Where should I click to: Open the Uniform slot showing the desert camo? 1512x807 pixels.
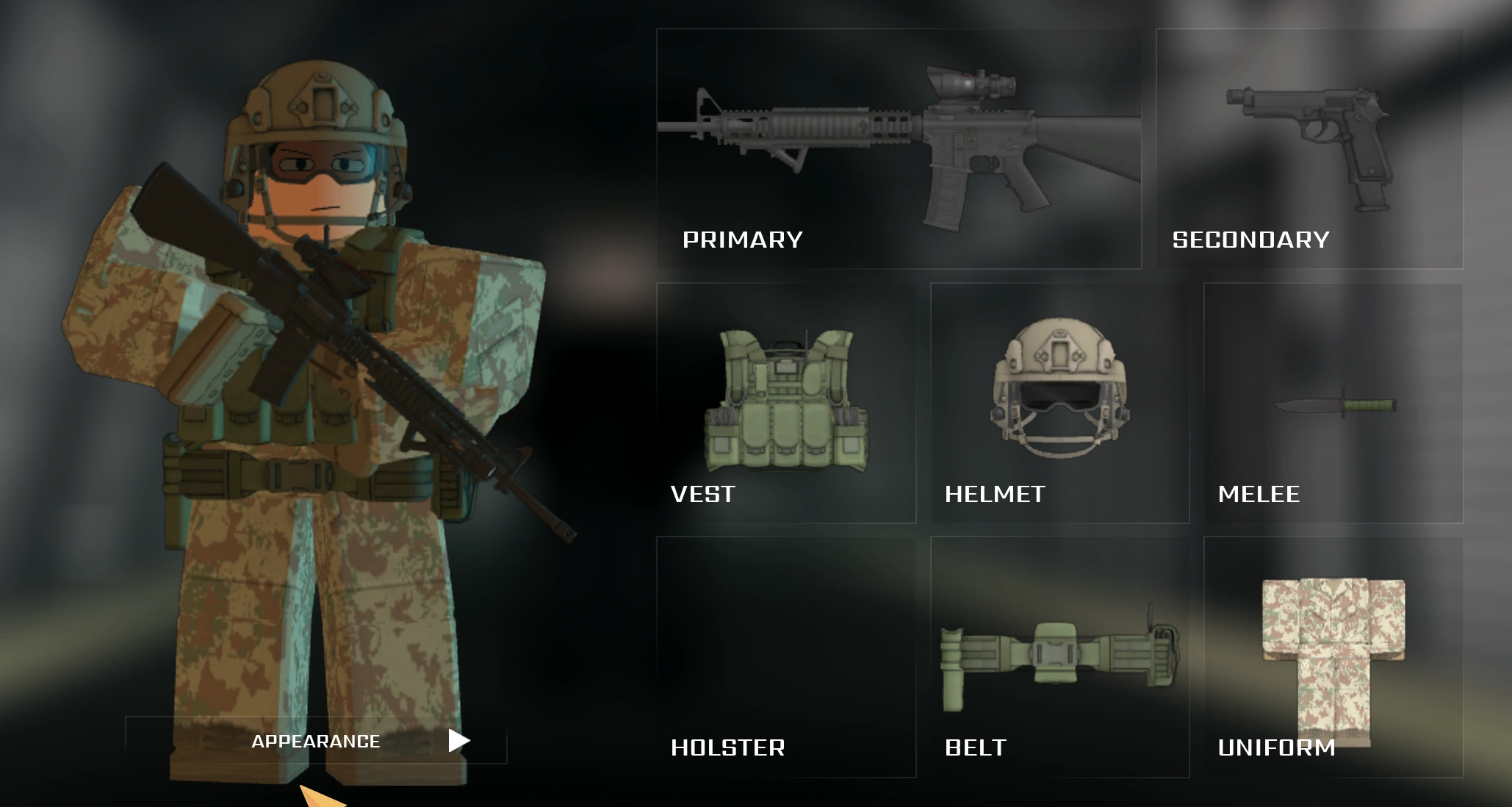(1333, 654)
